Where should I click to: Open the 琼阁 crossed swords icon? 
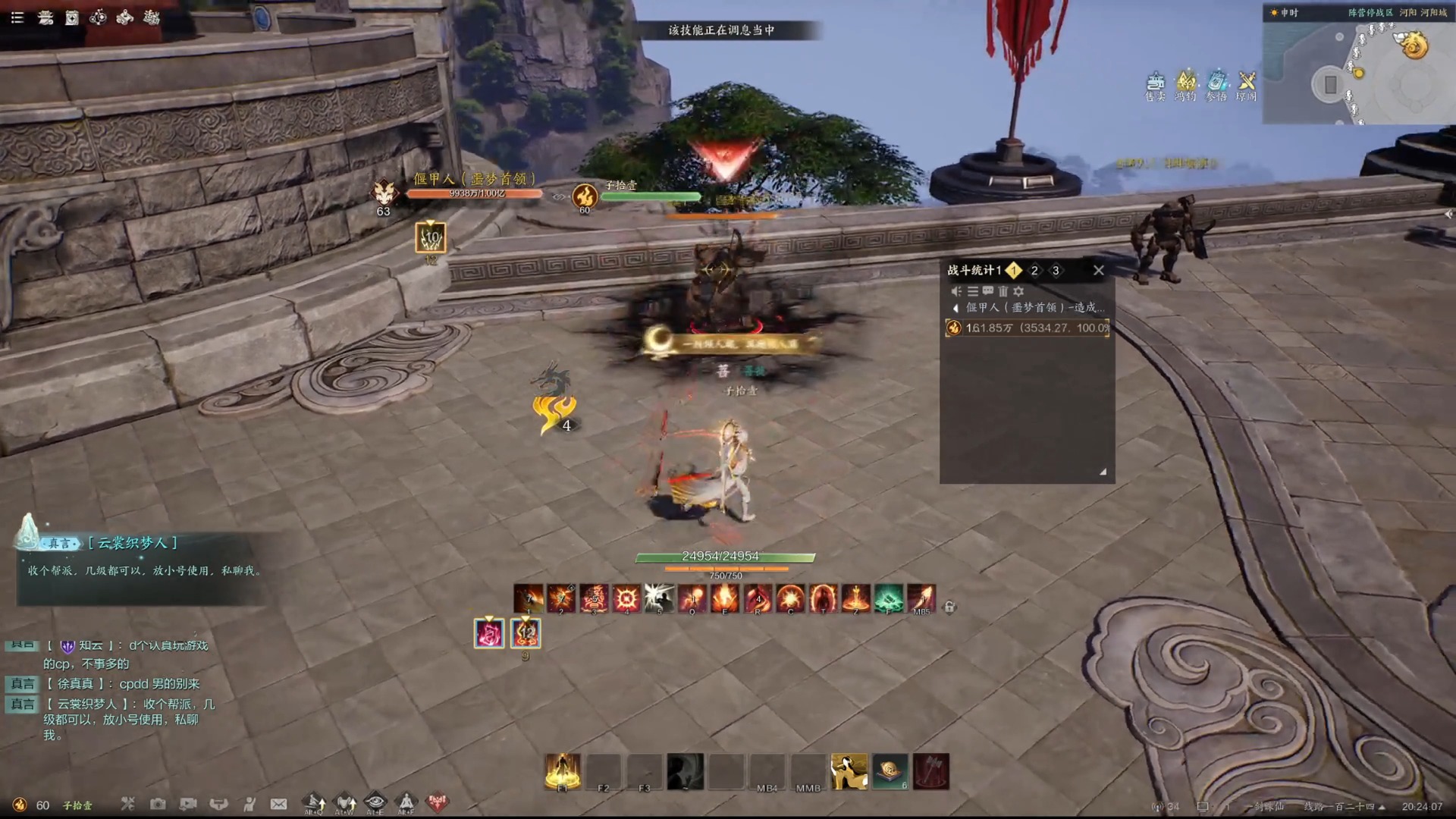[x=1247, y=85]
